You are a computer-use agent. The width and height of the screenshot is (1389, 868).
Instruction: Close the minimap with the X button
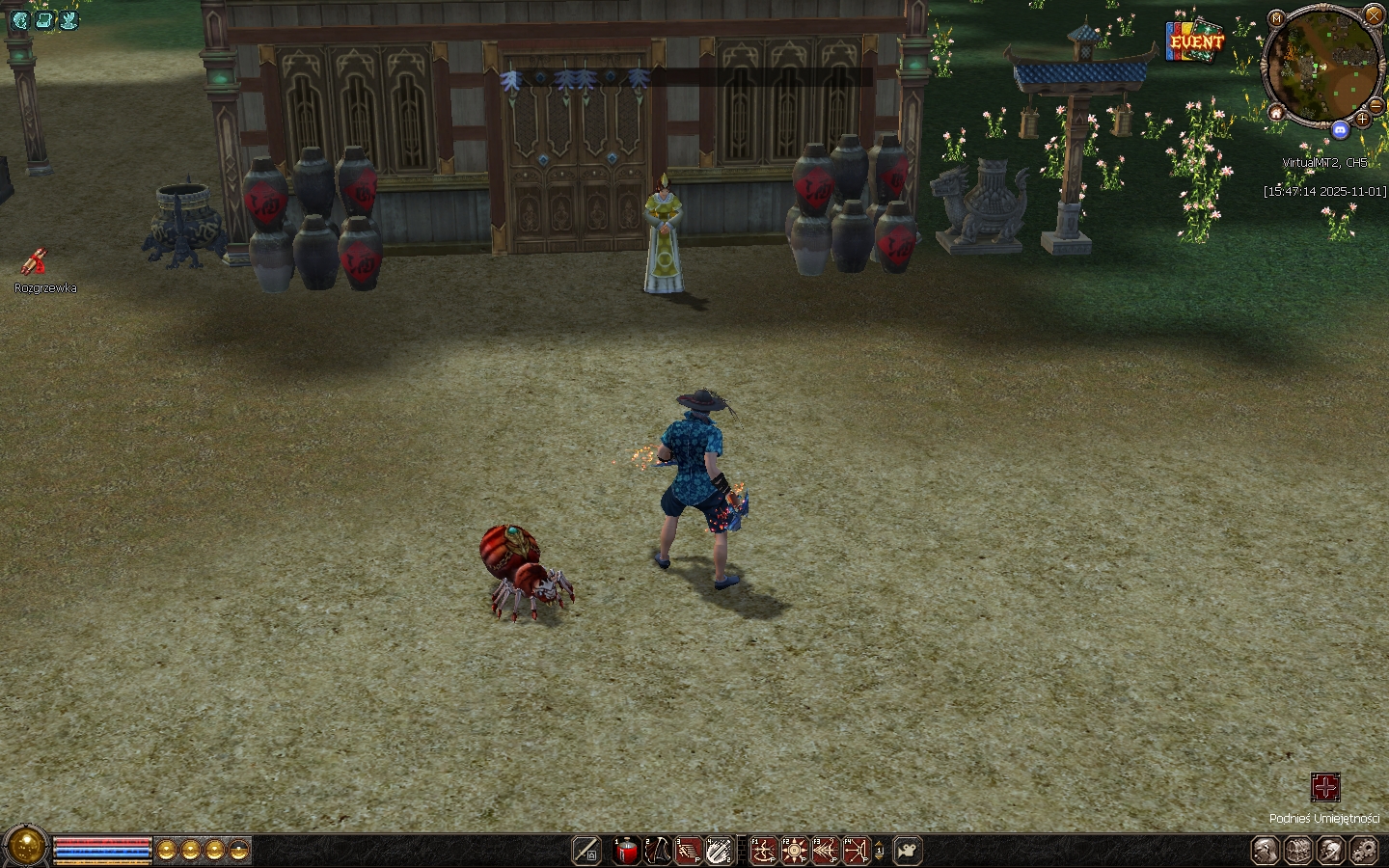click(x=1374, y=14)
